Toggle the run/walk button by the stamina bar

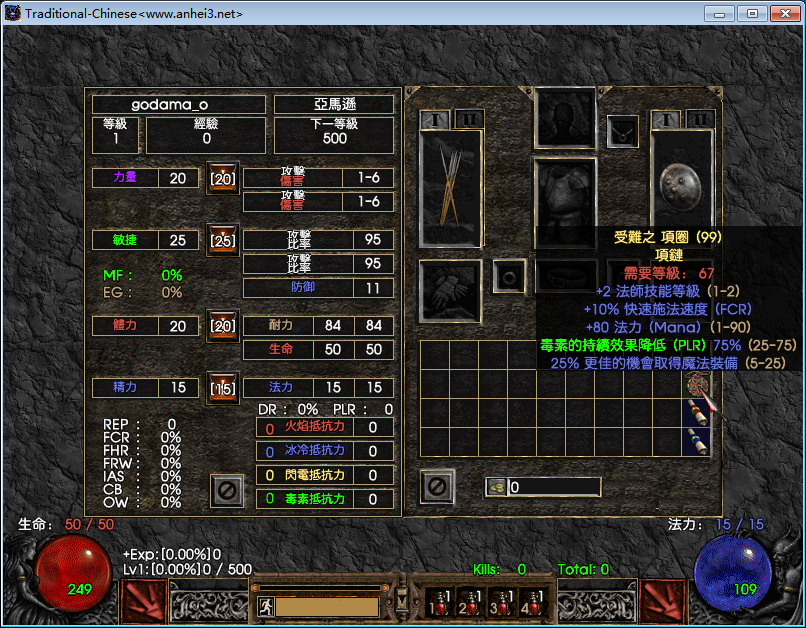(263, 605)
